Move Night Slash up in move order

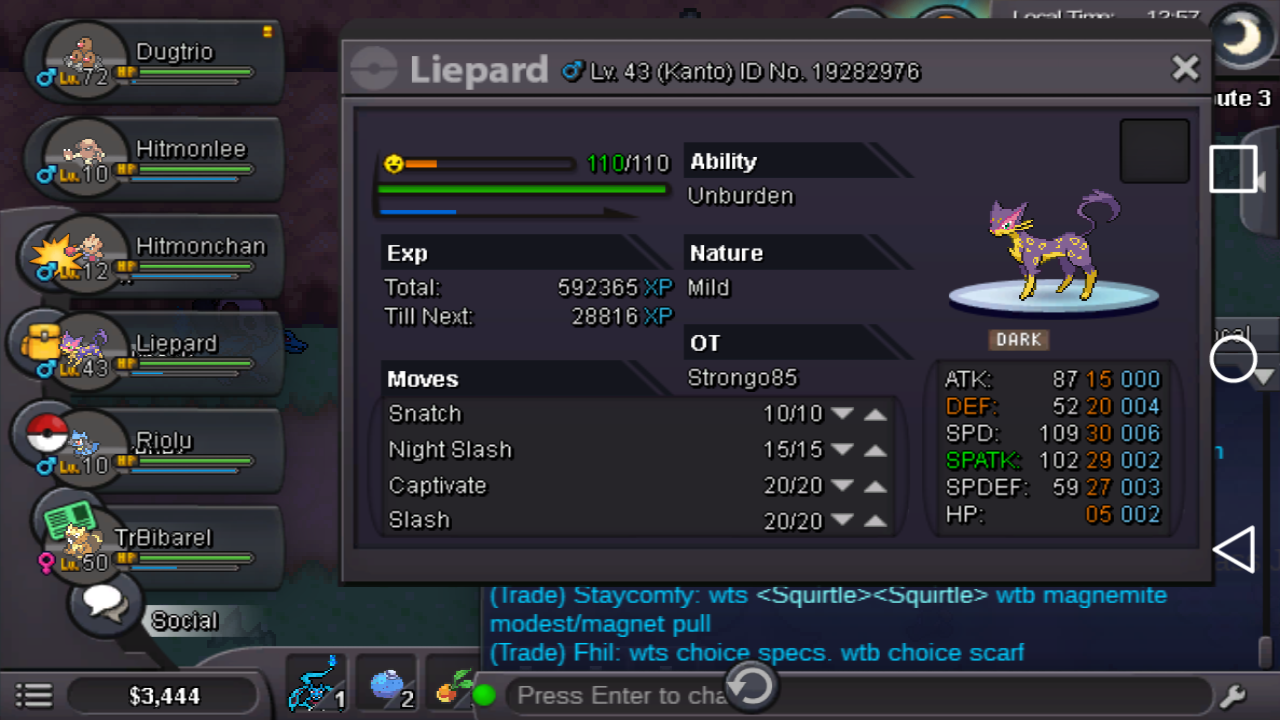pyautogui.click(x=875, y=450)
